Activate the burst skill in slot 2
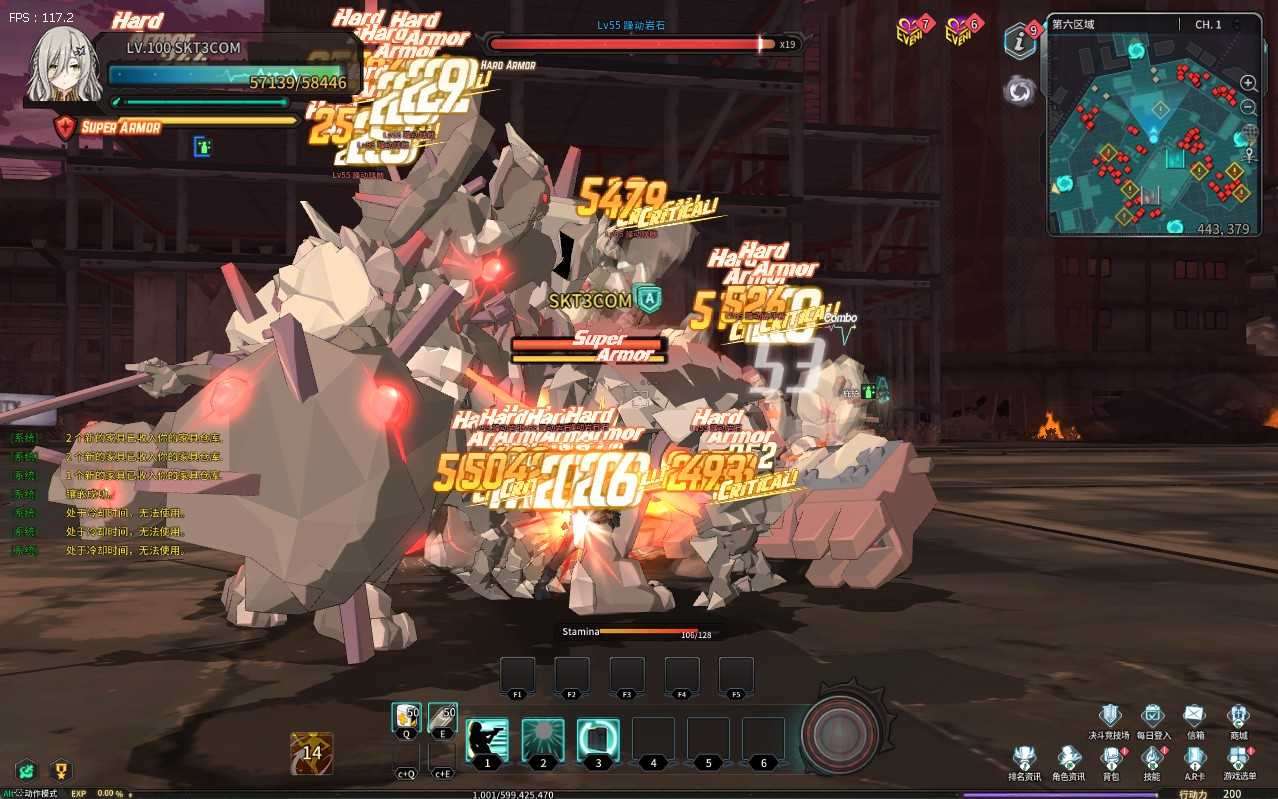Image resolution: width=1278 pixels, height=799 pixels. (x=542, y=741)
